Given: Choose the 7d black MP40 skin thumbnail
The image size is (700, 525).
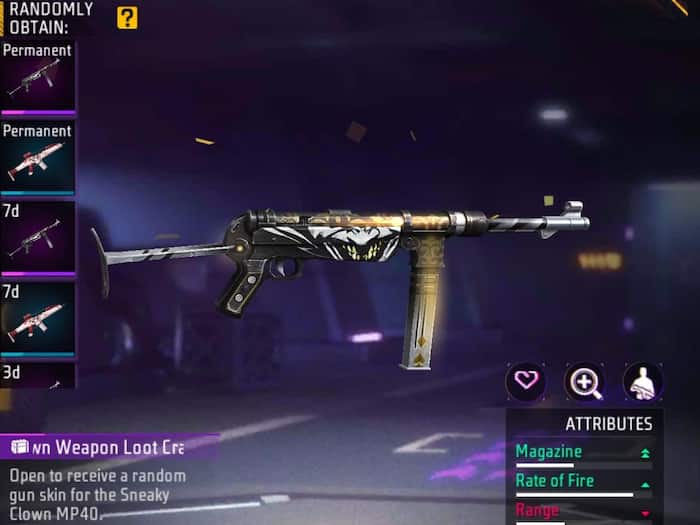Looking at the screenshot, I should [x=37, y=238].
